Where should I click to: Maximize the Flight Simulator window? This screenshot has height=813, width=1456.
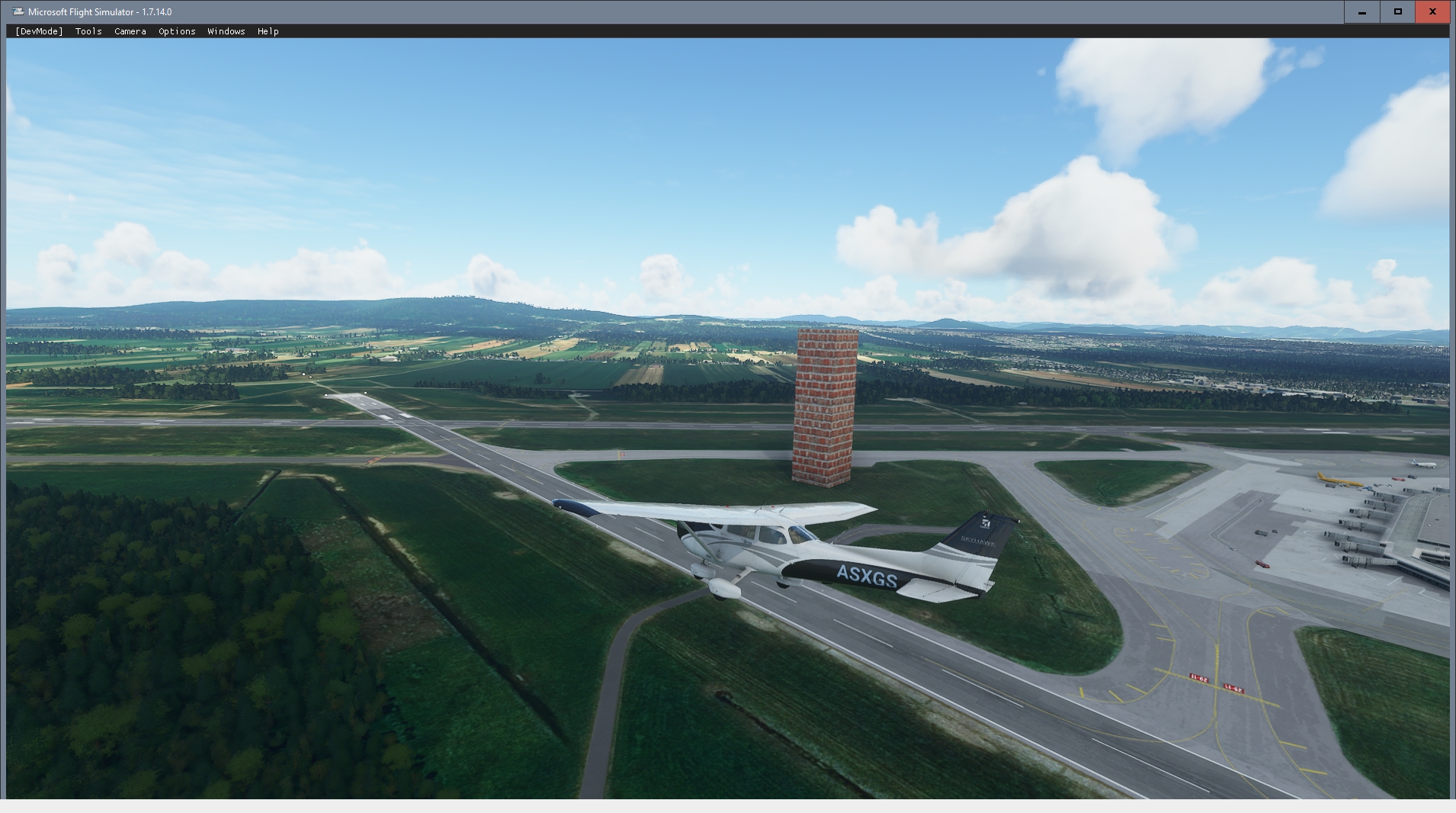coord(1398,12)
